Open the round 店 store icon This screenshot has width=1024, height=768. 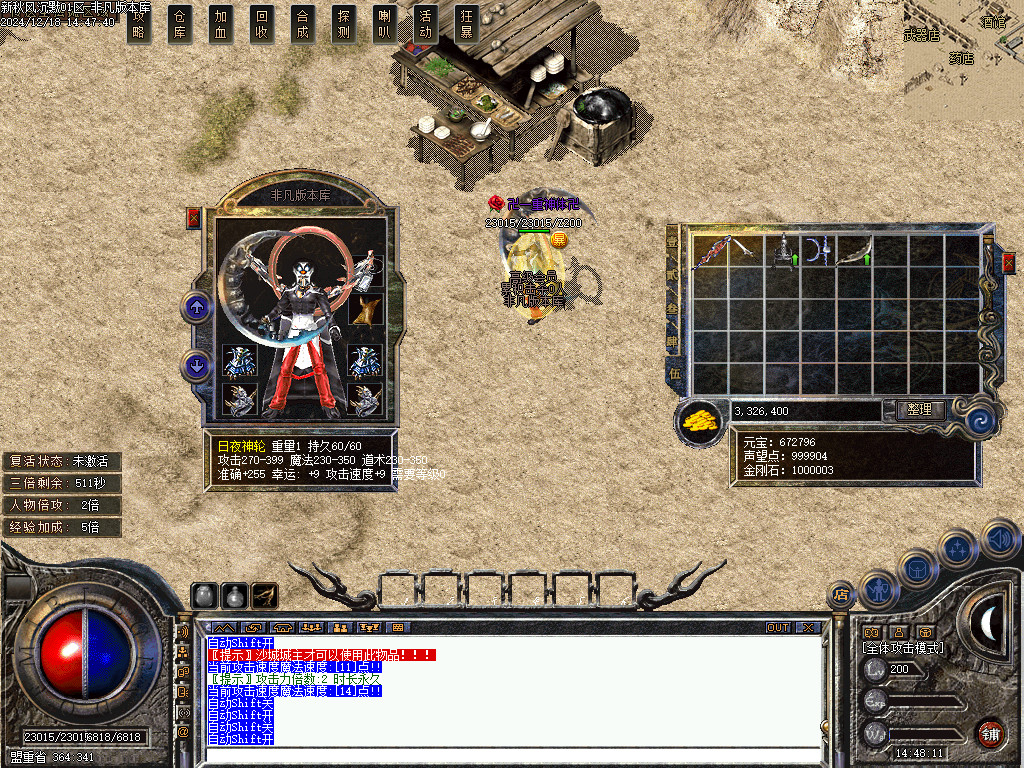pyautogui.click(x=840, y=596)
